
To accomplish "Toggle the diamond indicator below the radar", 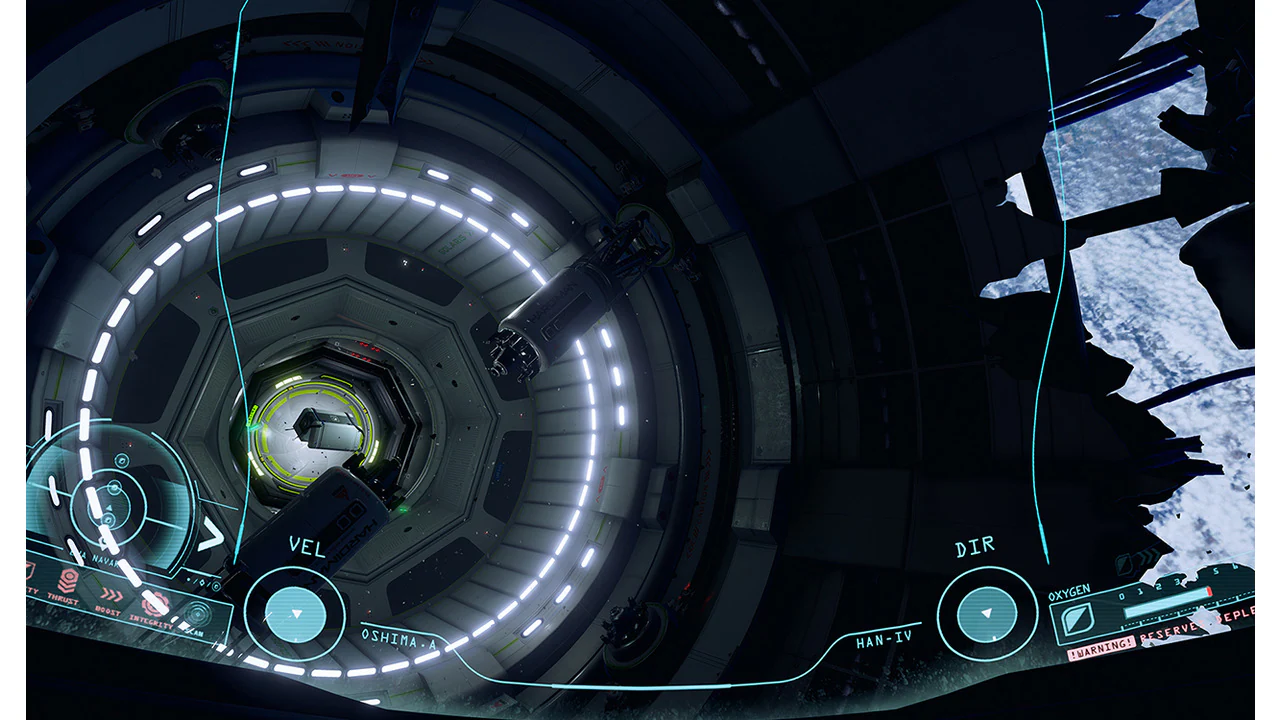I will click(202, 583).
